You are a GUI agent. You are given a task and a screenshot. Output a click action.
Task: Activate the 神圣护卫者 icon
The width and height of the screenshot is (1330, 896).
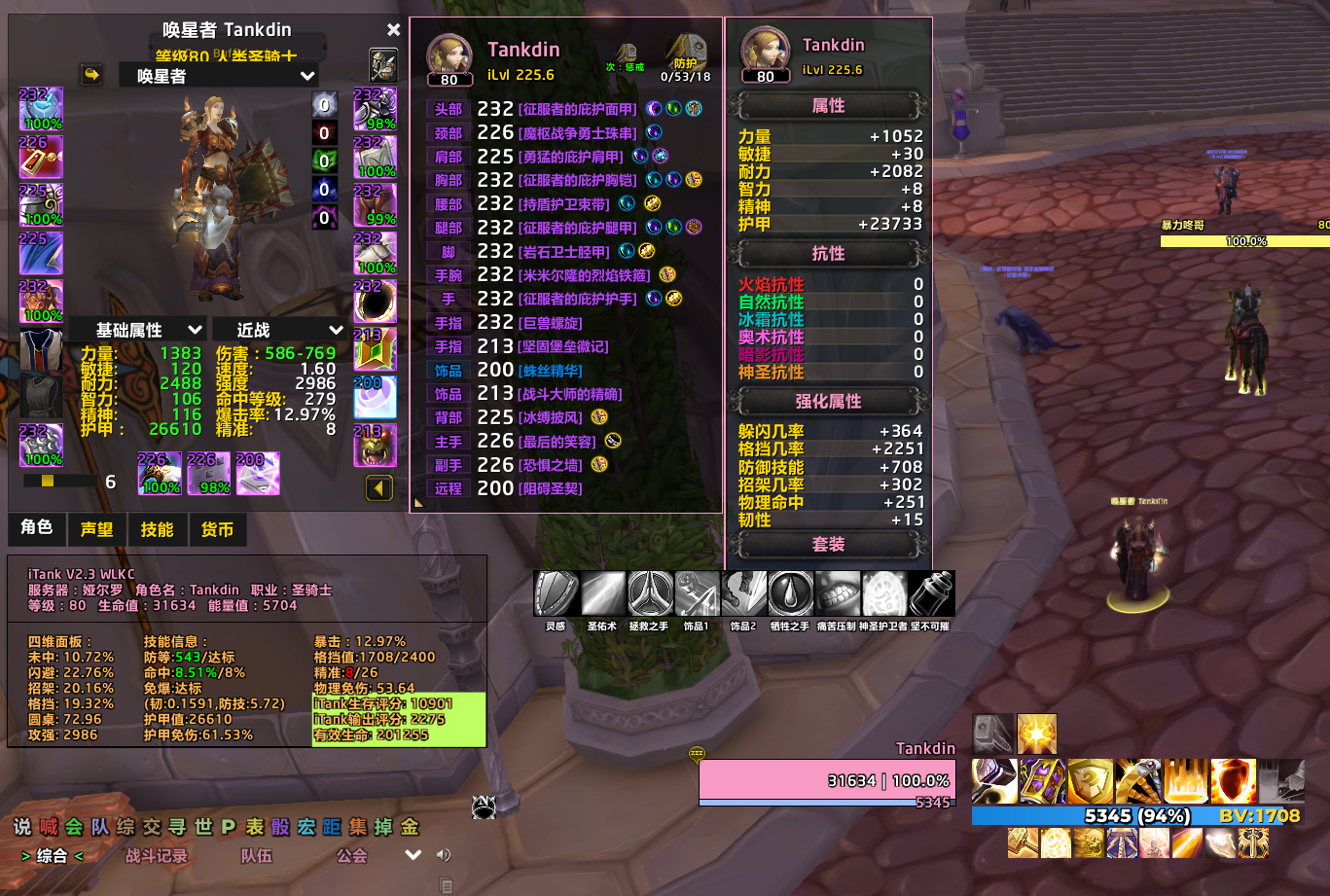point(883,593)
